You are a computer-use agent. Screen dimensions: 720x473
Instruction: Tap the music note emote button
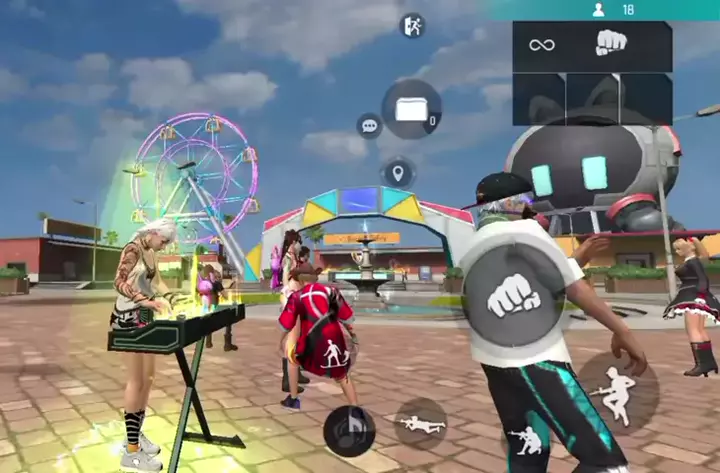(x=349, y=431)
